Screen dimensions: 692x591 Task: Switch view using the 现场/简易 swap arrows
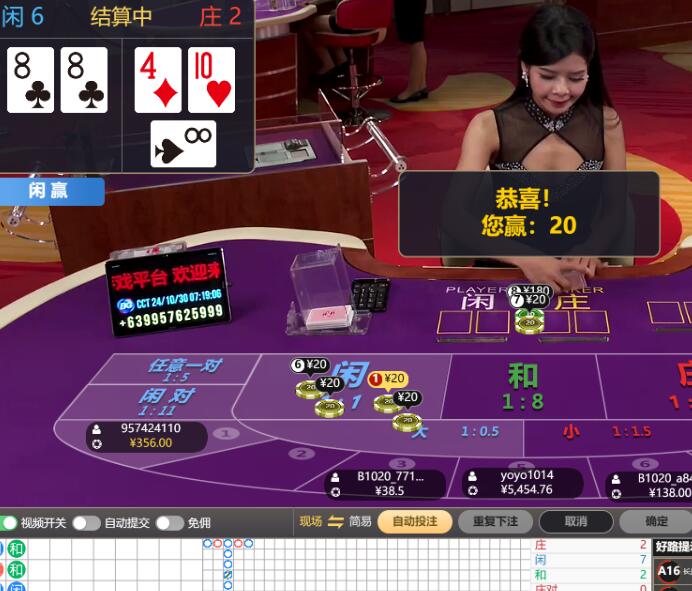coord(335,521)
